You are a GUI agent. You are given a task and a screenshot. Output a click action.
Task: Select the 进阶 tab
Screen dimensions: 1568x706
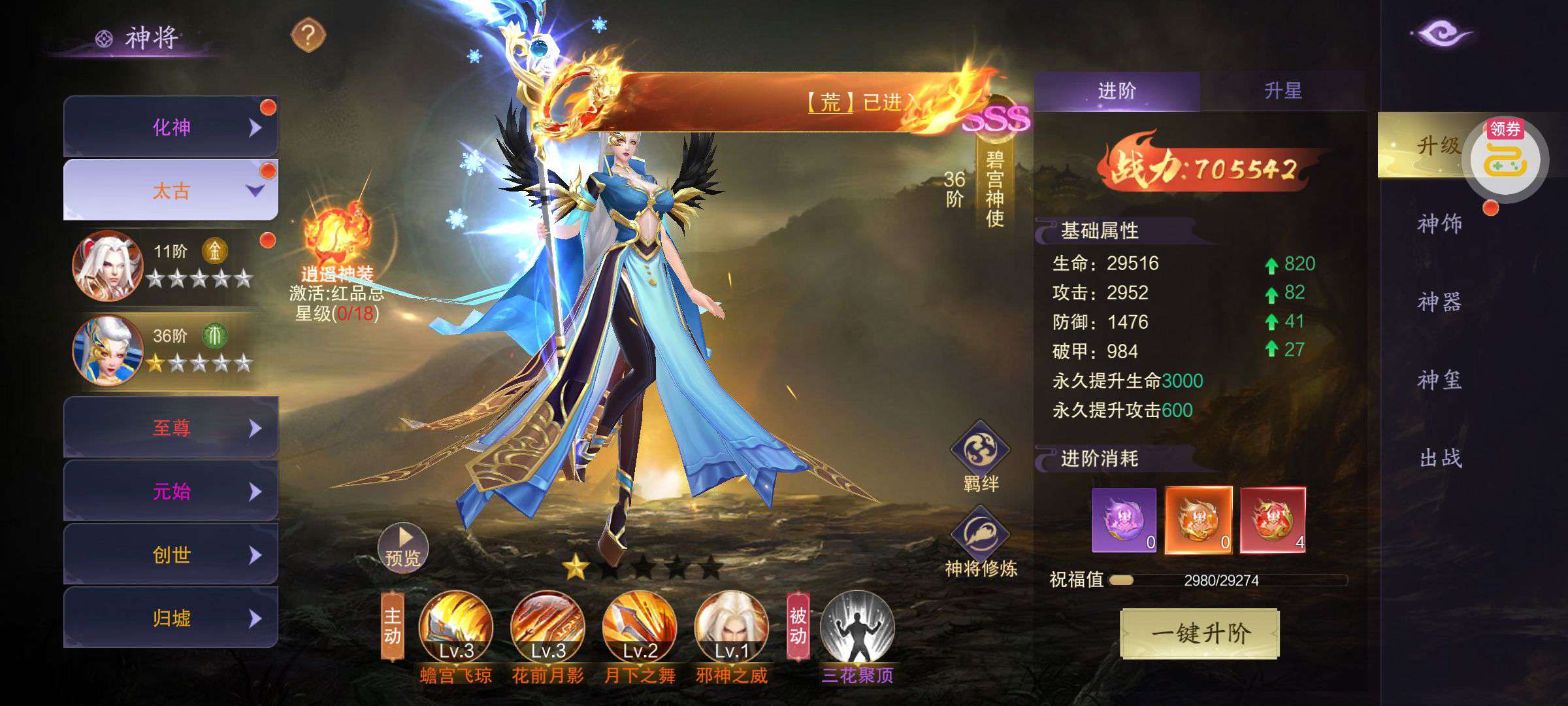(1117, 91)
